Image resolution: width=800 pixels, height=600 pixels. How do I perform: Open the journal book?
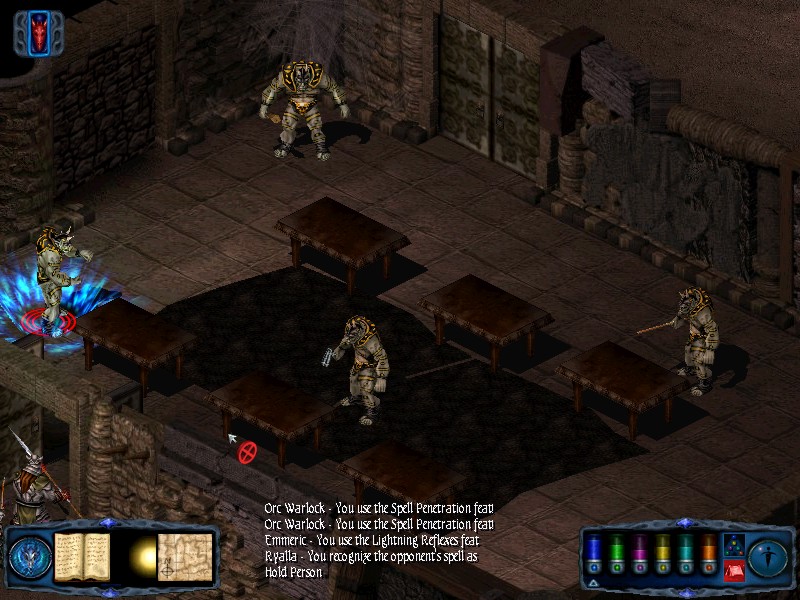[81, 556]
